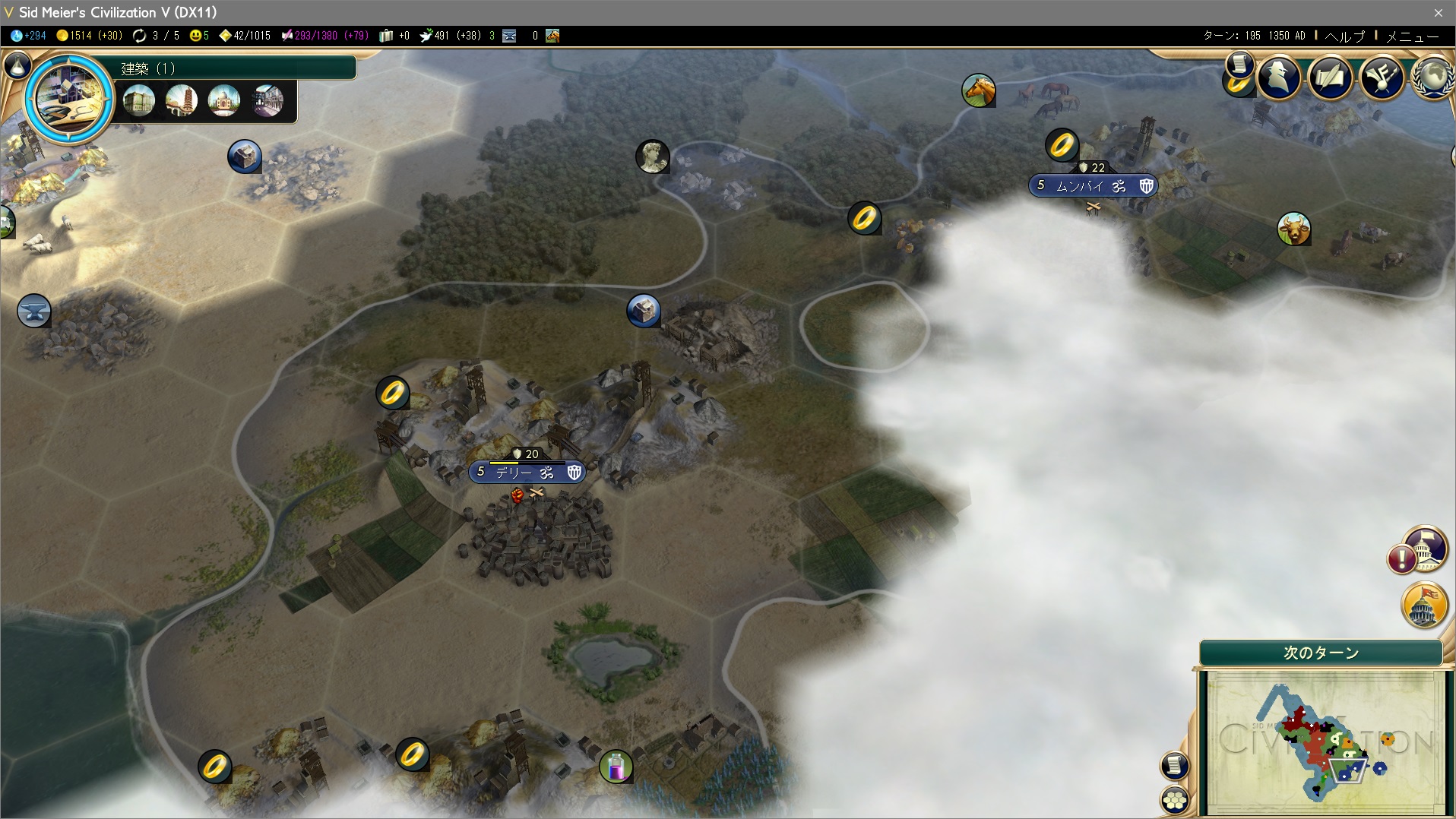Click the gold treasury readout in top bar

coord(89,36)
